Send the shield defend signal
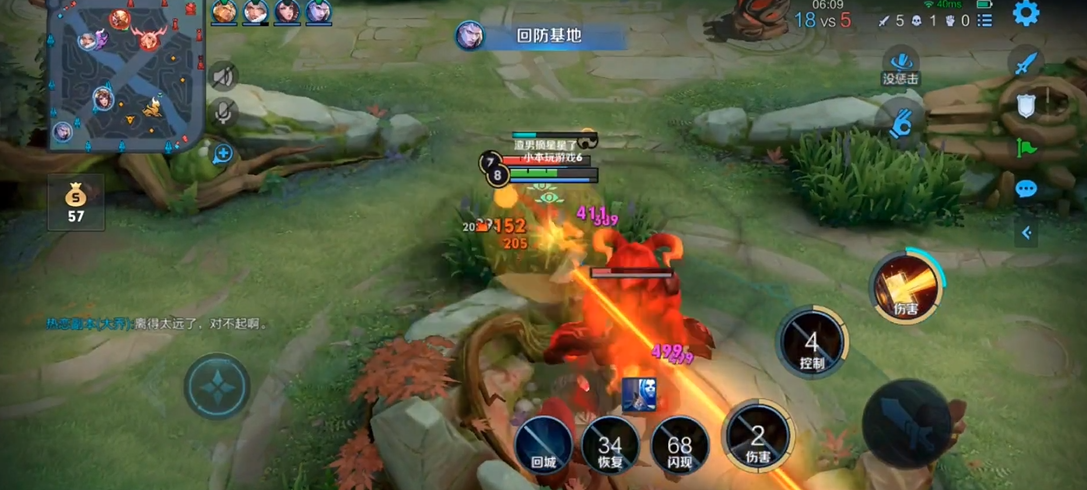The width and height of the screenshot is (1087, 490). [x=1026, y=106]
